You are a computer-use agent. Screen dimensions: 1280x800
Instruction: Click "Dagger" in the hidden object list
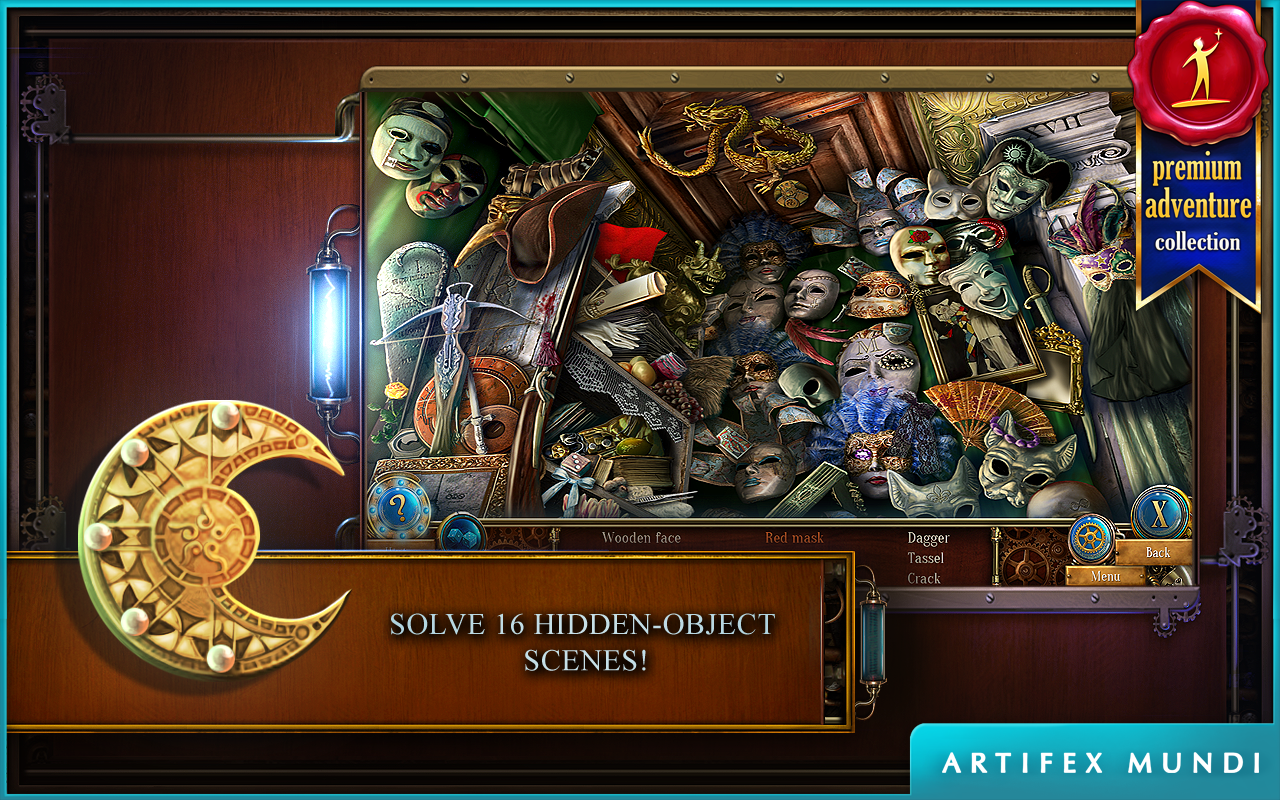(x=930, y=536)
